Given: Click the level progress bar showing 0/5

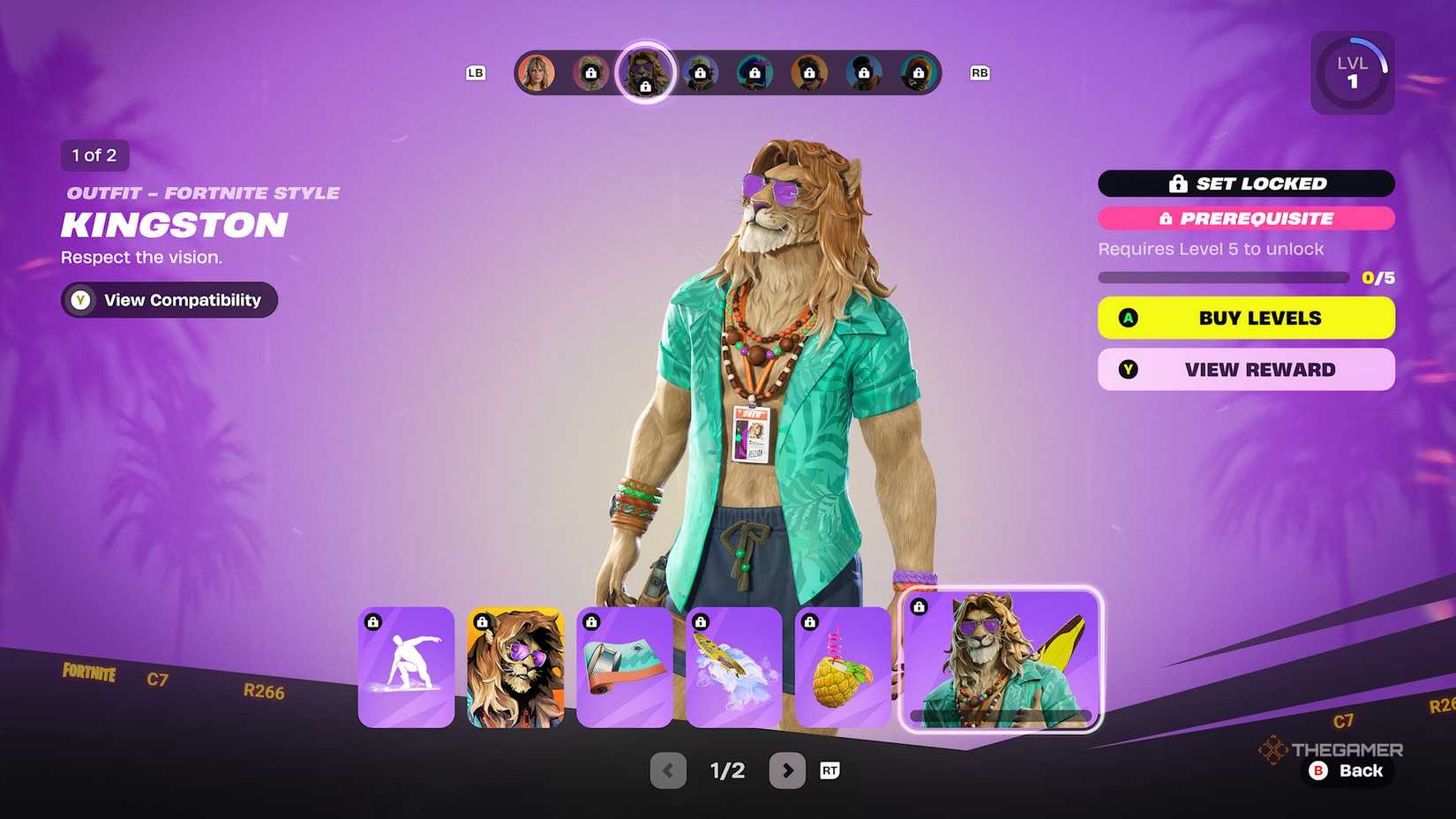Looking at the screenshot, I should click(x=1225, y=276).
